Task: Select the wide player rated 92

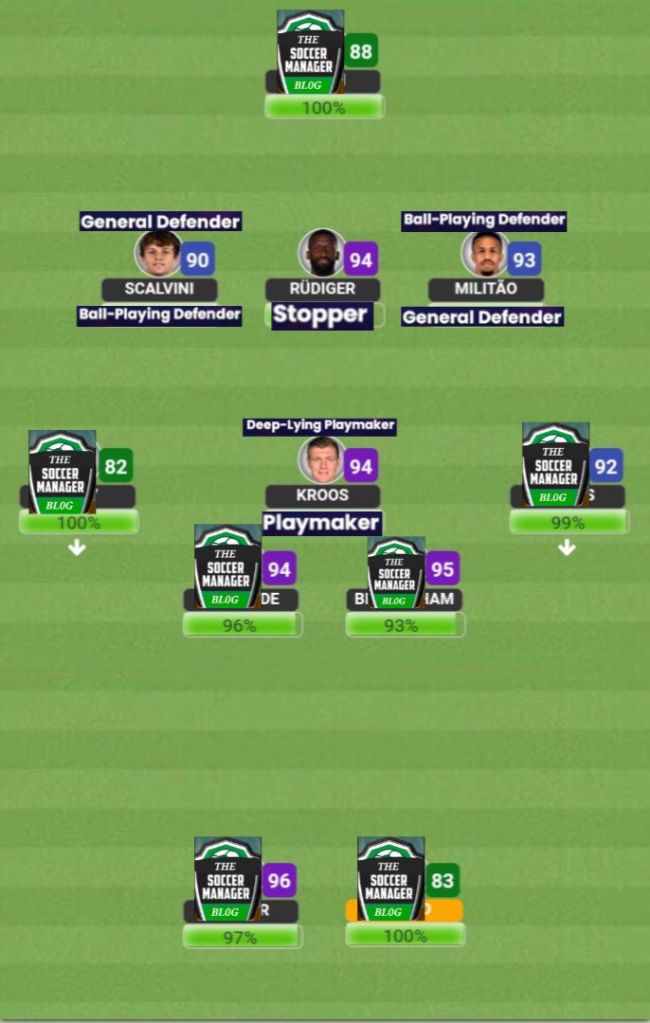Action: point(555,464)
